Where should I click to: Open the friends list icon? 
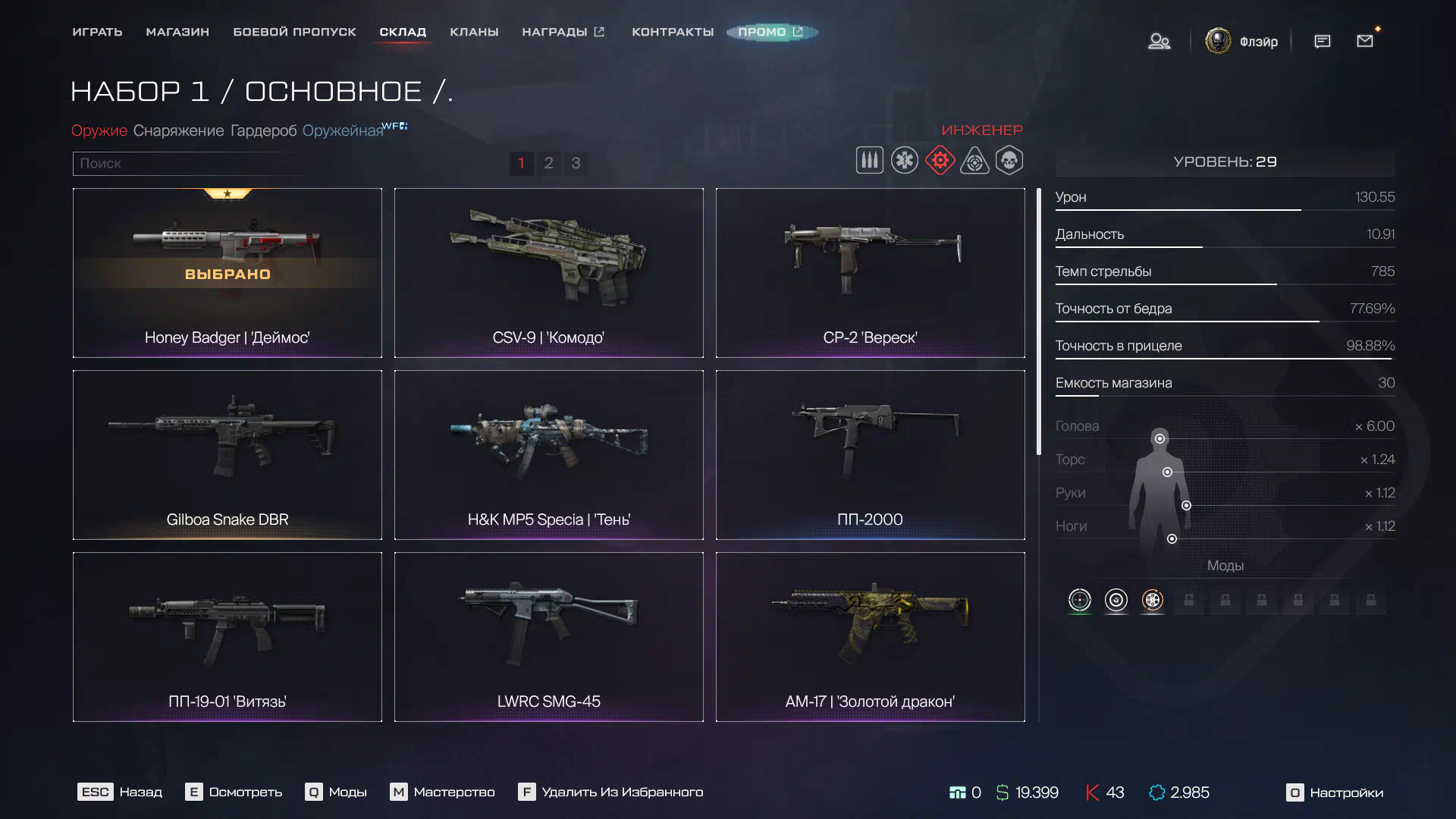pos(1159,41)
